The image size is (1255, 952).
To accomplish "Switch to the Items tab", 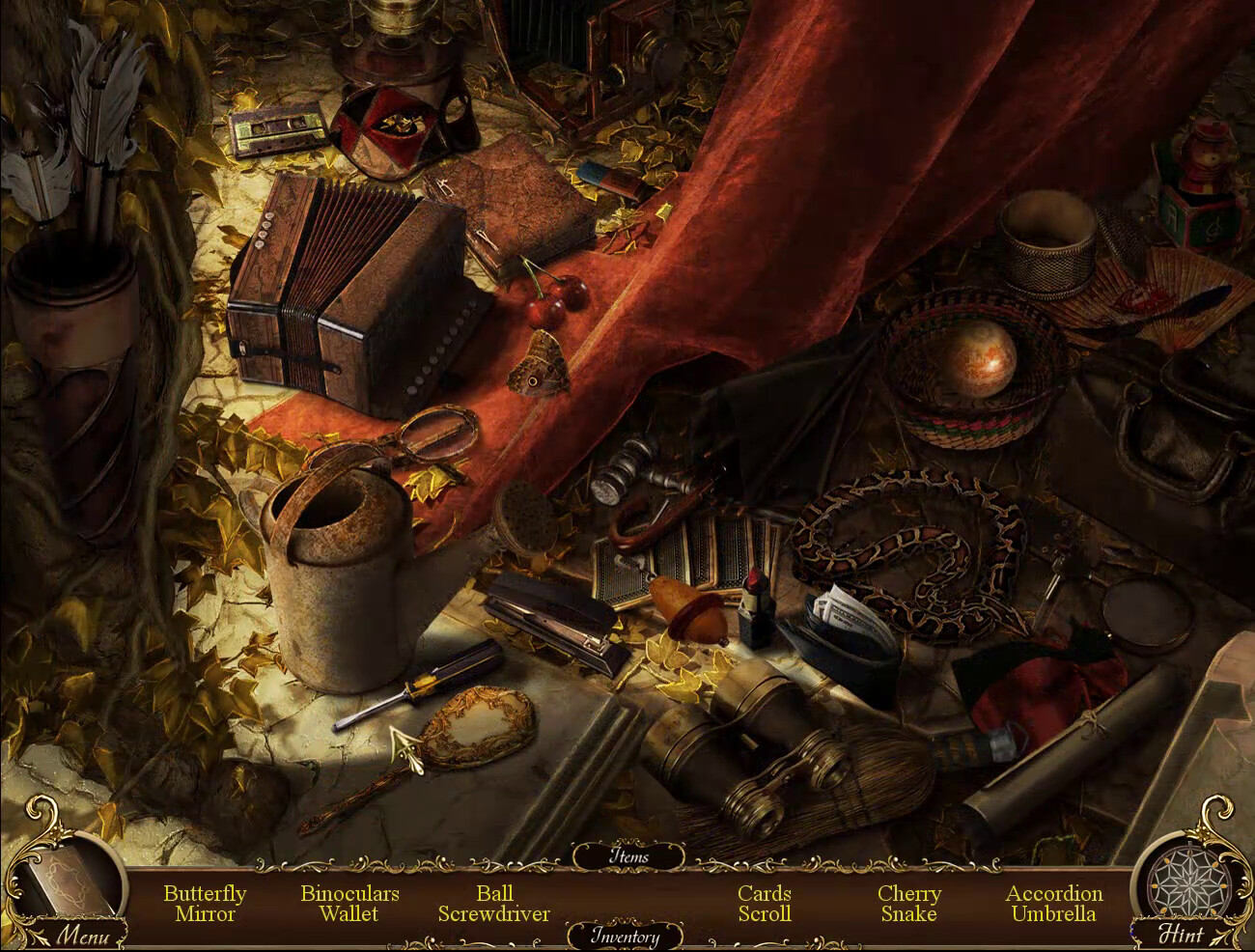I will pos(628,856).
